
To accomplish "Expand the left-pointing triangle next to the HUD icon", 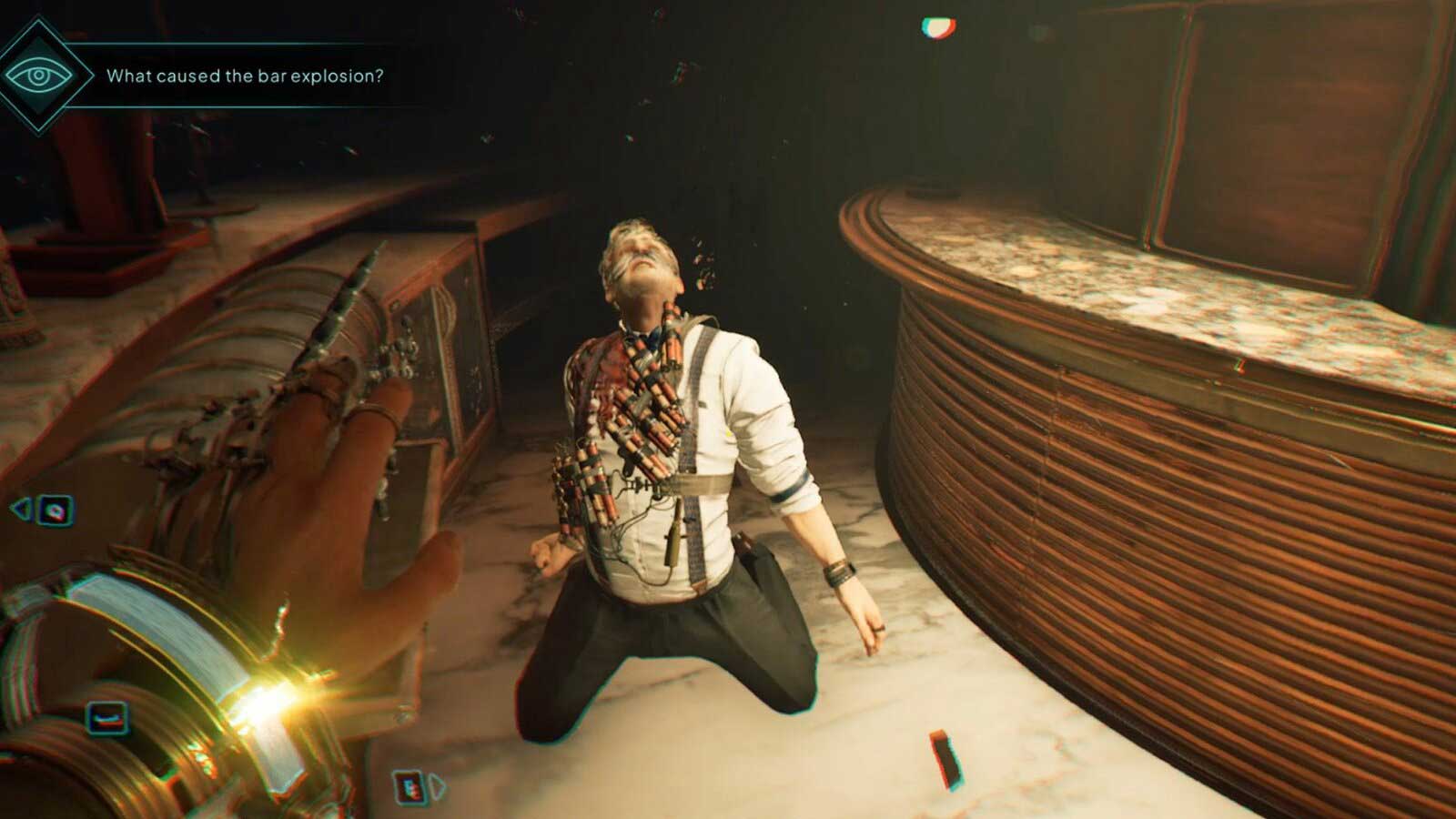I will coord(21,507).
